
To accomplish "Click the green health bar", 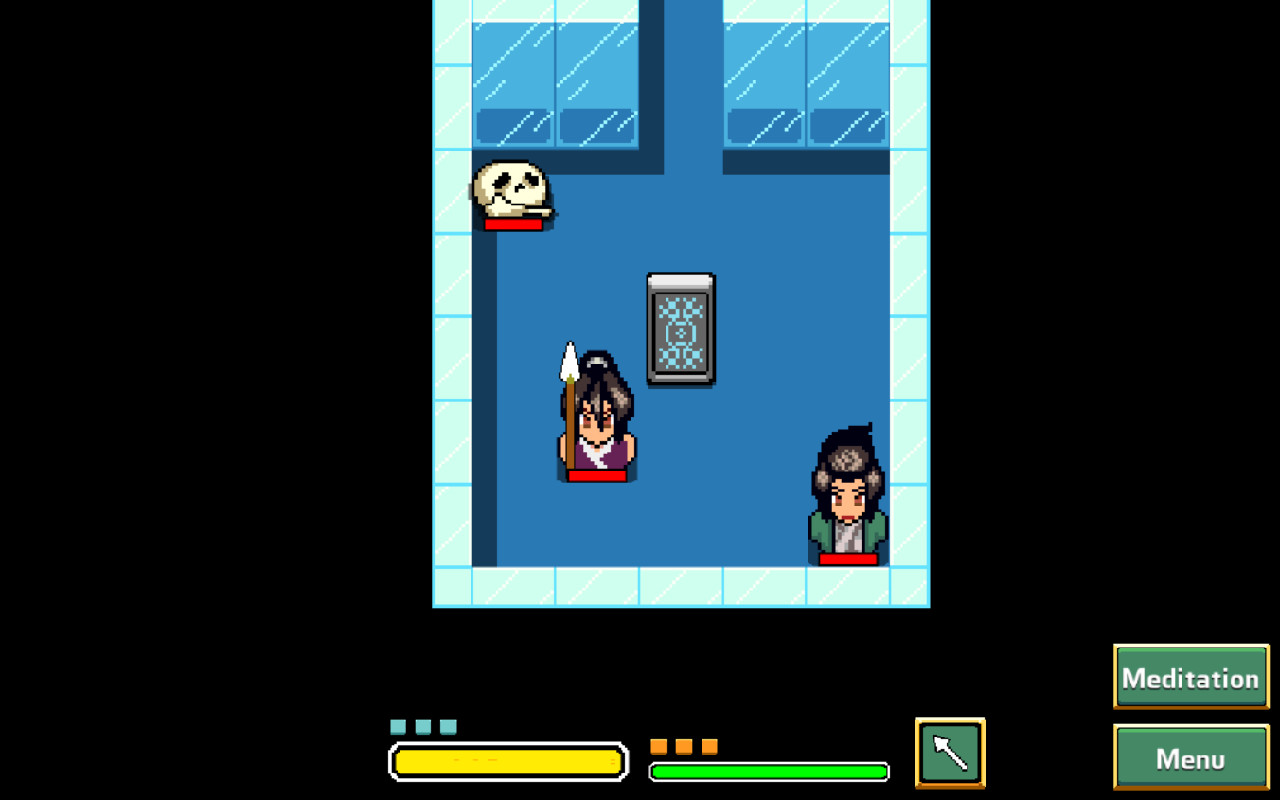I will click(x=770, y=771).
